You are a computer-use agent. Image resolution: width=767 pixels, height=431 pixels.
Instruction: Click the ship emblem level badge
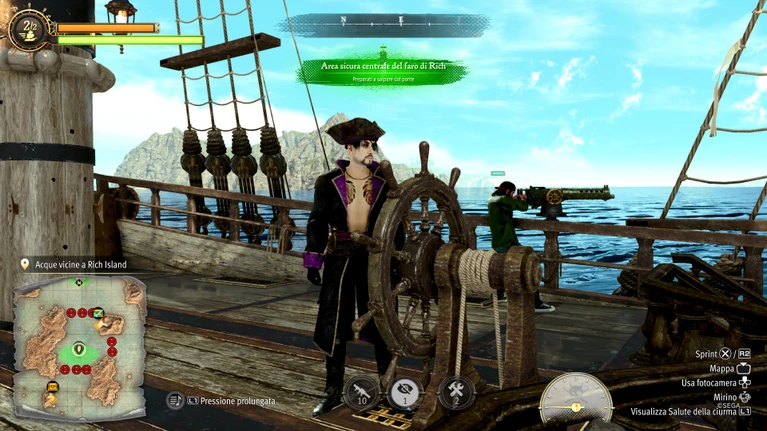27,27
